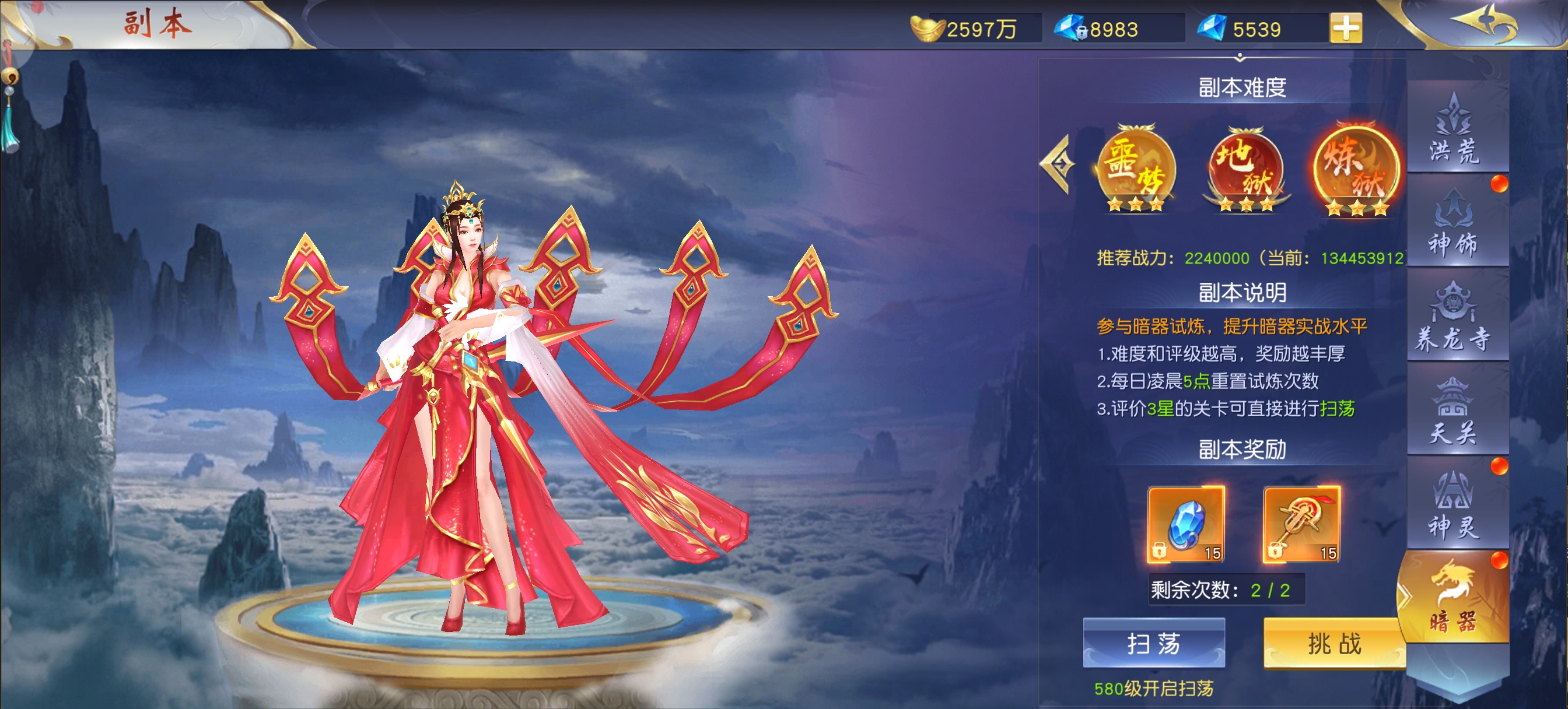Switch to the 洪荒 dungeon tab
1568x709 pixels.
1454,129
